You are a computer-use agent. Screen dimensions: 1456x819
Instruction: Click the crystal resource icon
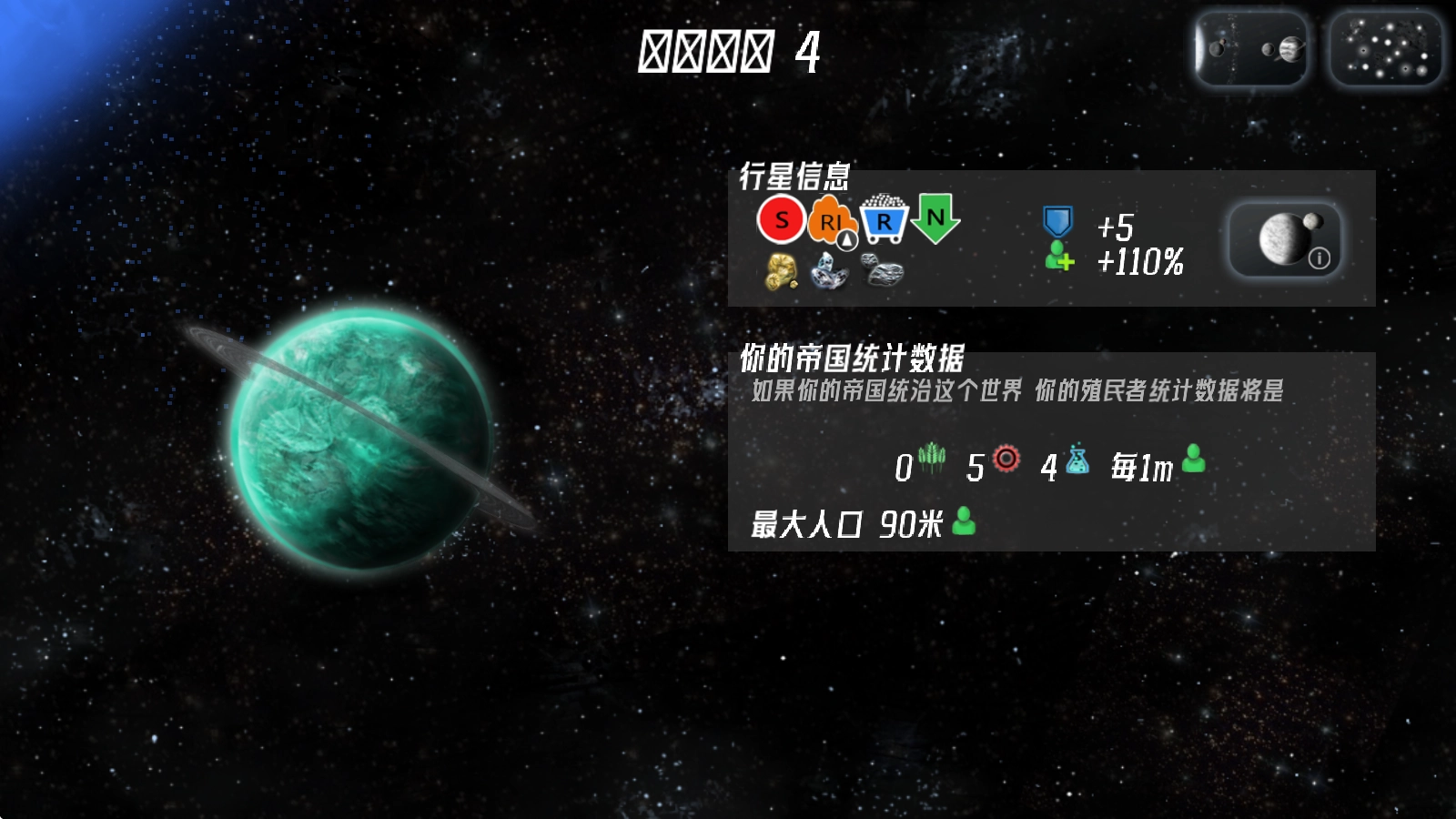click(x=830, y=273)
